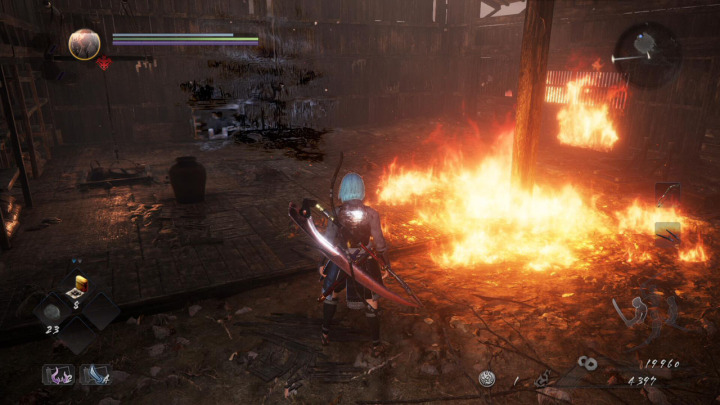Screen dimensions: 720x405
Task: Activate the purple flame yokai skill
Action: pos(58,375)
